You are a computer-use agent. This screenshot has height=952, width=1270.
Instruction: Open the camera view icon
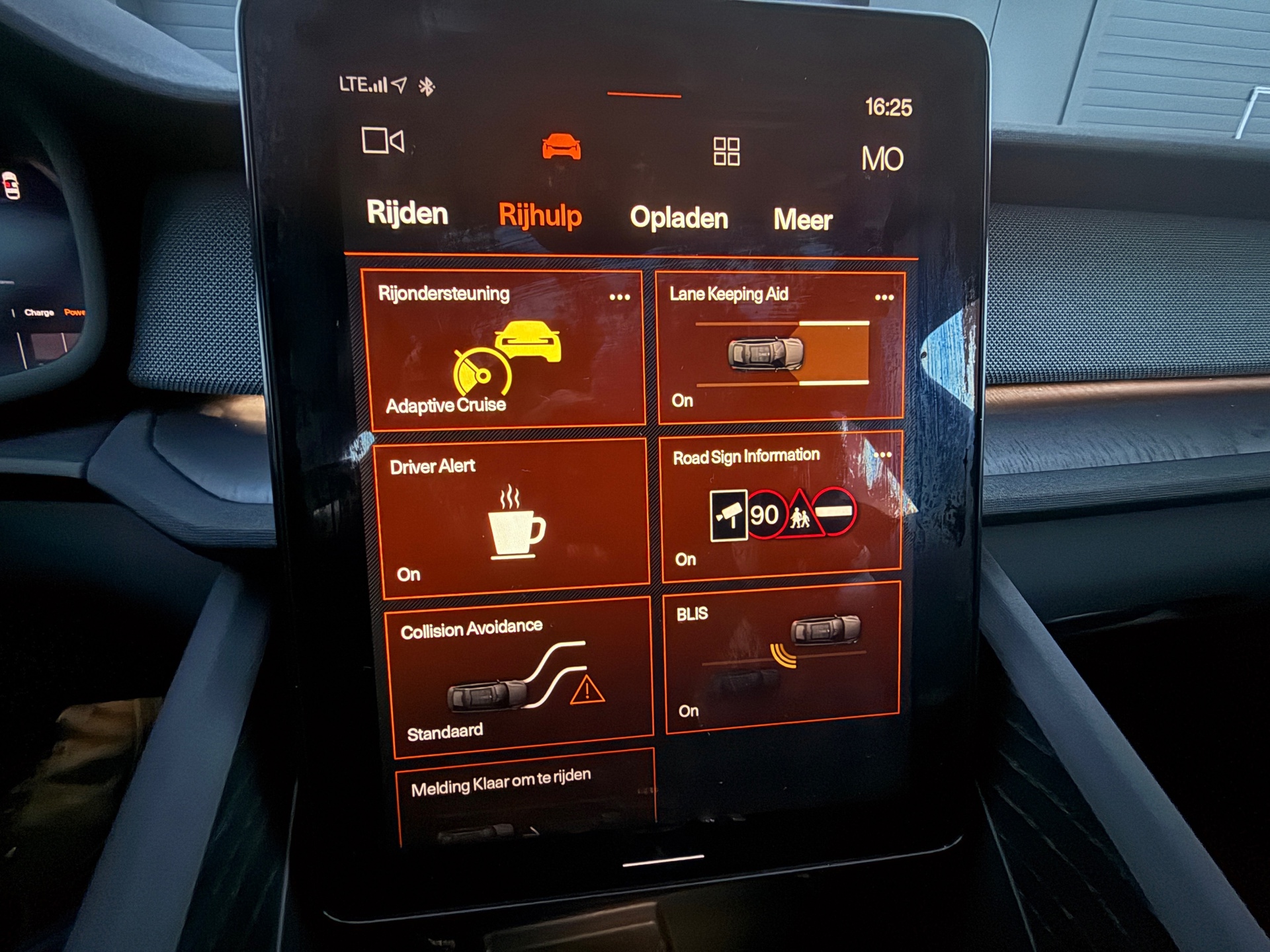tap(383, 141)
